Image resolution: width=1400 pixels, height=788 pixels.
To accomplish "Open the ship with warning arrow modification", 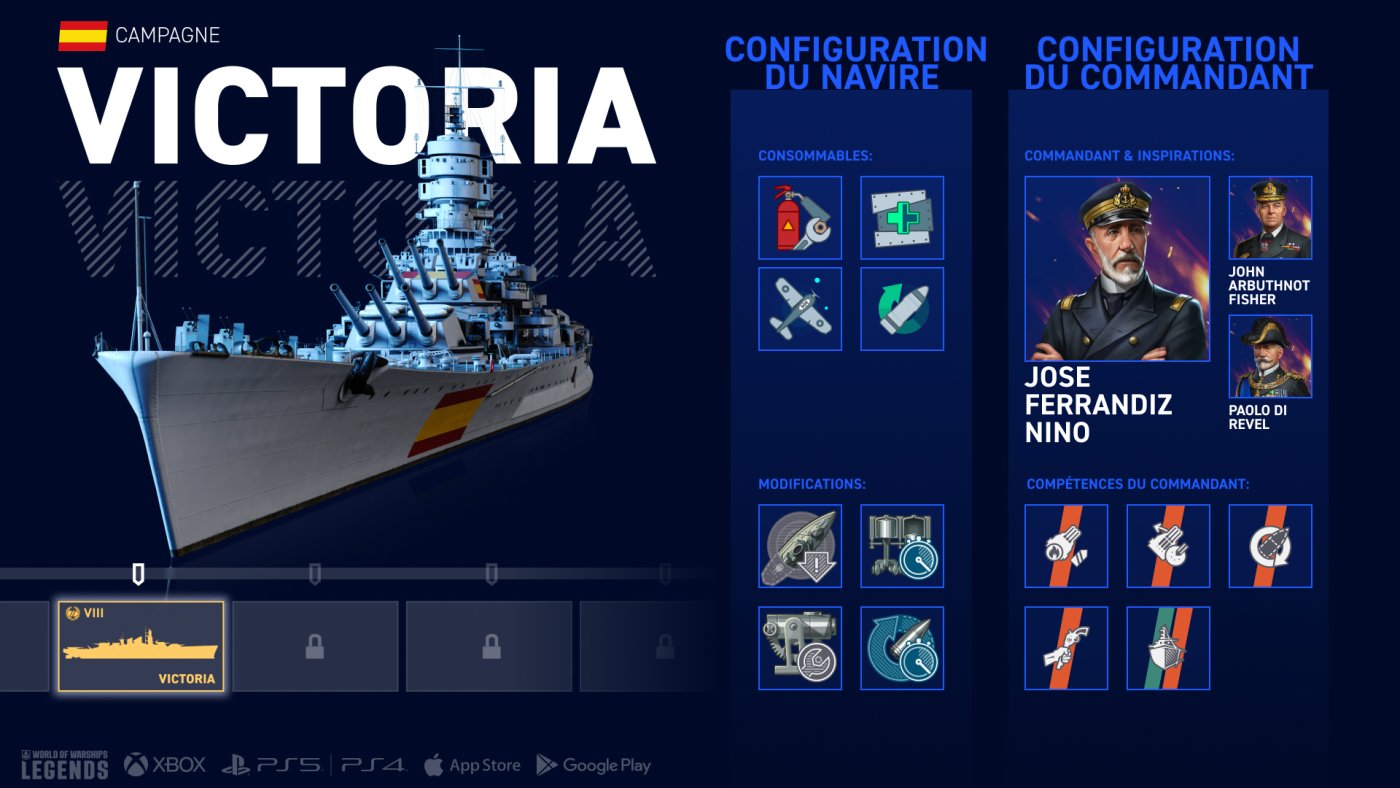I will [x=800, y=546].
